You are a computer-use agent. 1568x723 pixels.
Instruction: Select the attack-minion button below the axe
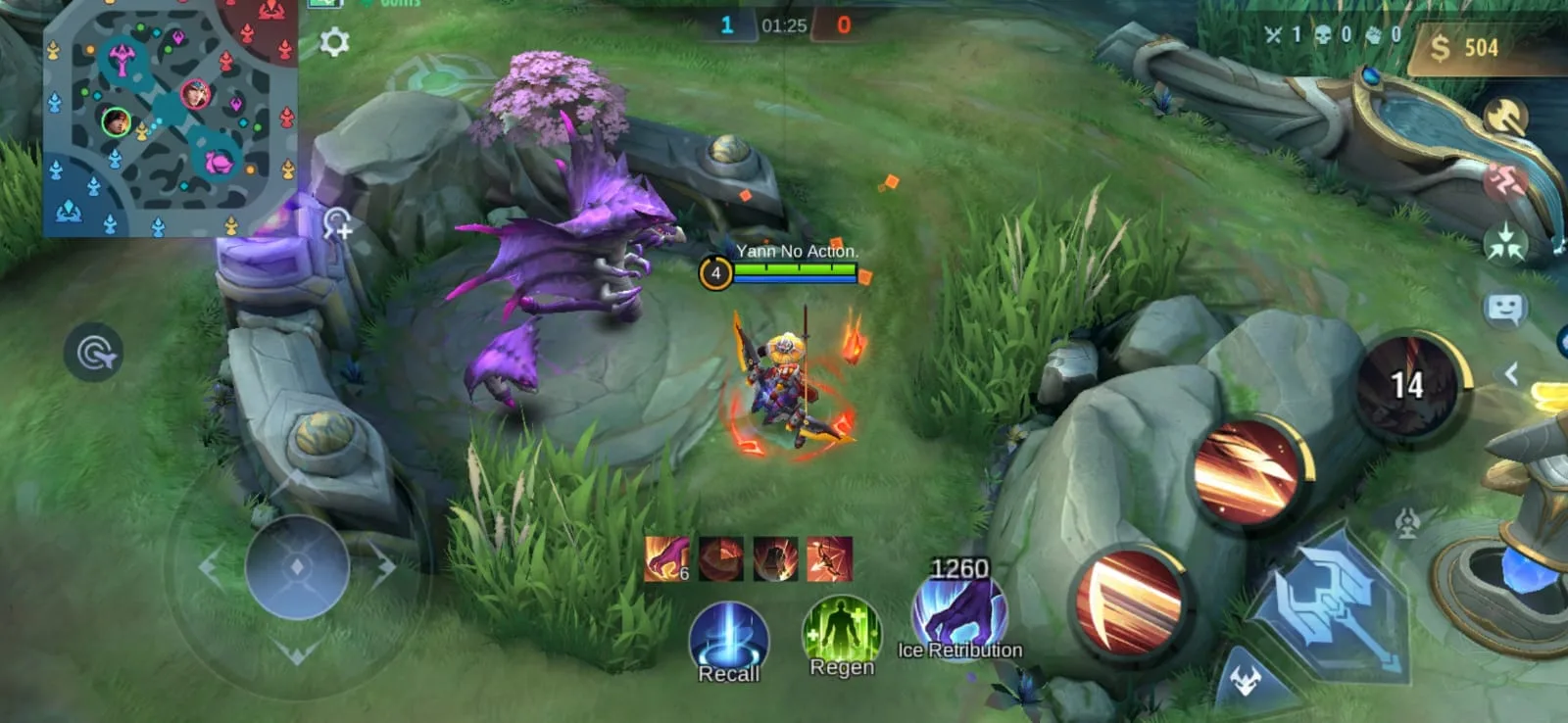point(1245,680)
